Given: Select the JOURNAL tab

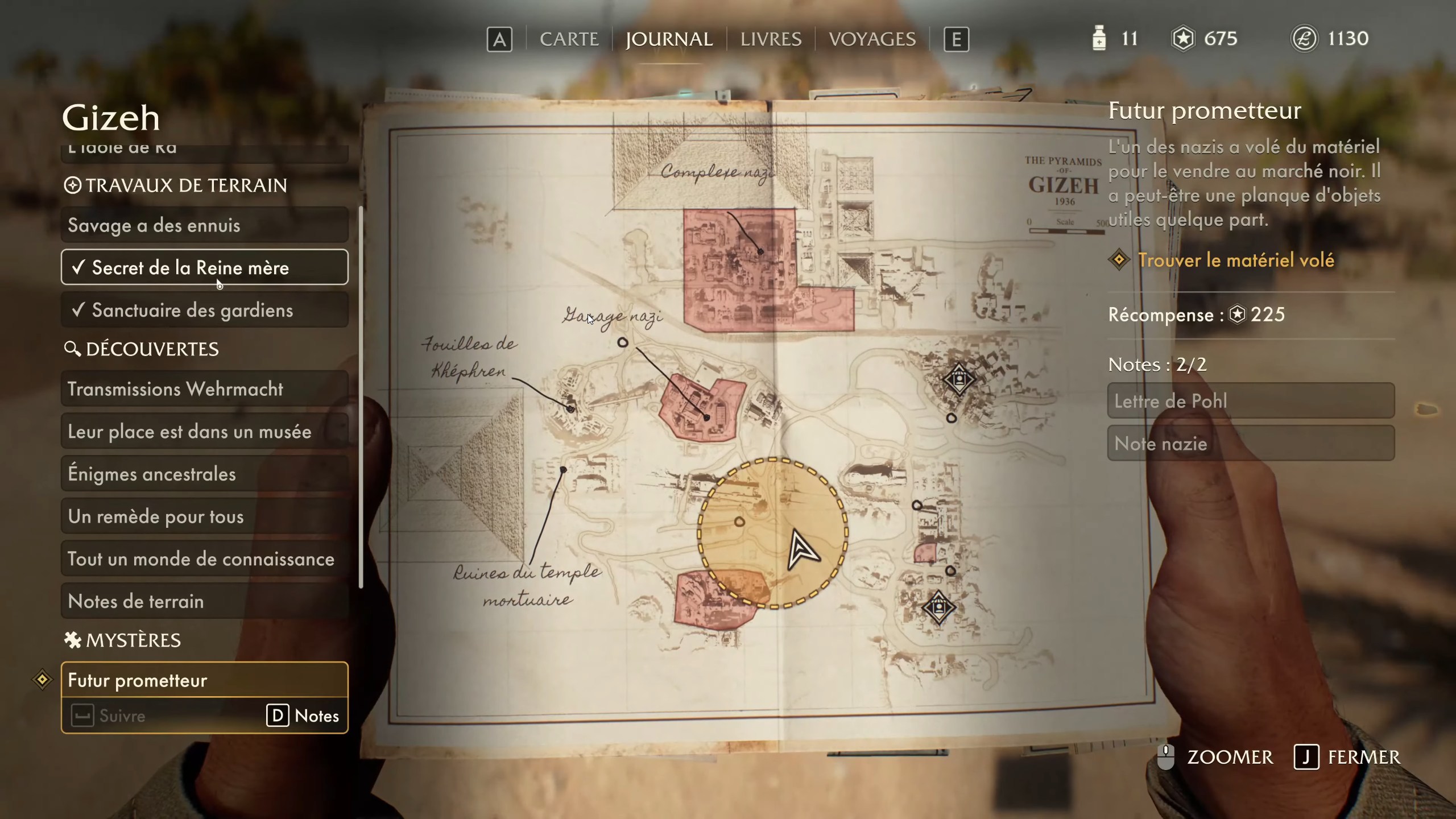Looking at the screenshot, I should pyautogui.click(x=669, y=39).
